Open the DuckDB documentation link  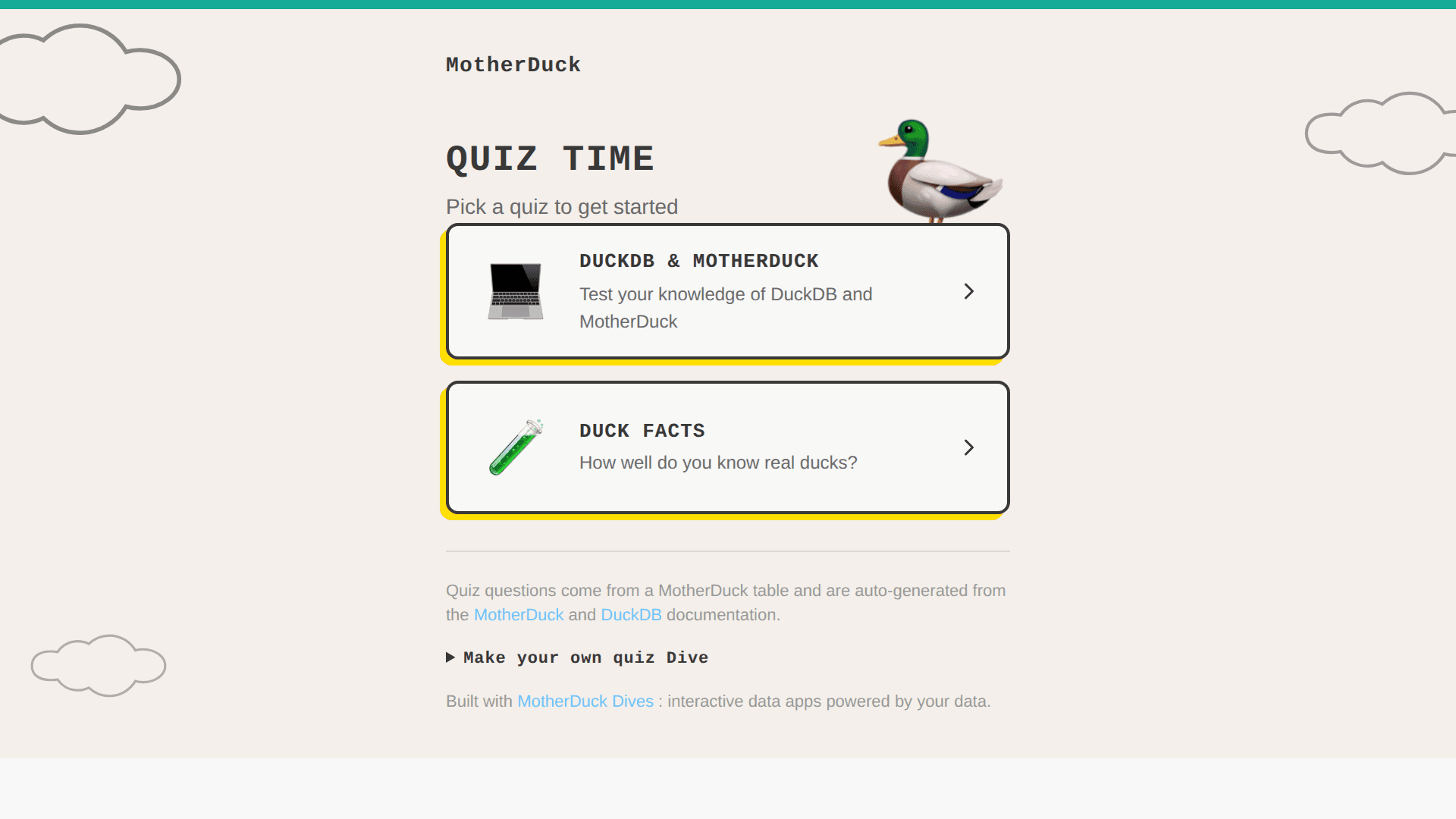(631, 615)
